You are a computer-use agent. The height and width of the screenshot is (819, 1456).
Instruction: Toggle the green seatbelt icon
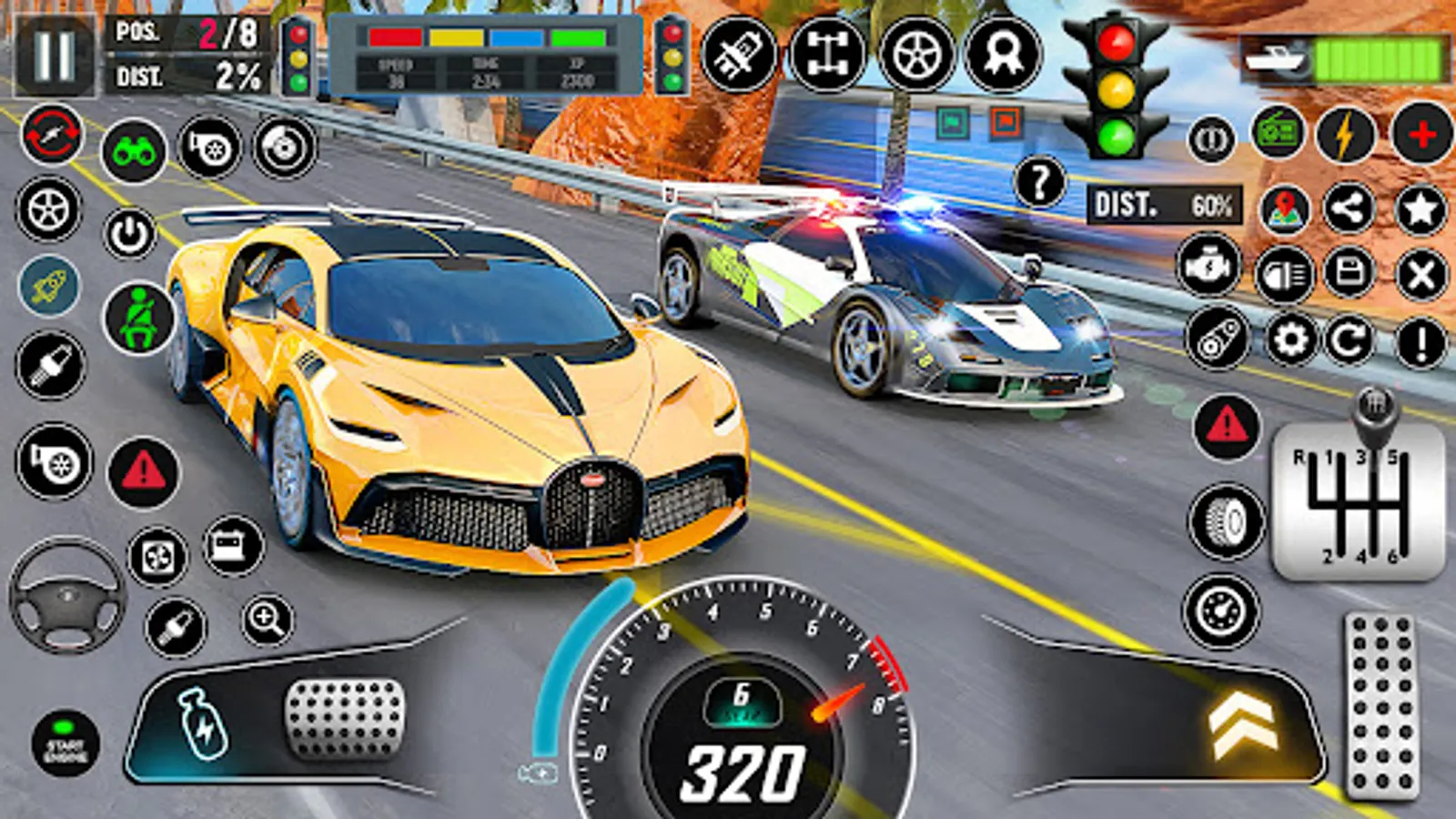click(x=139, y=318)
